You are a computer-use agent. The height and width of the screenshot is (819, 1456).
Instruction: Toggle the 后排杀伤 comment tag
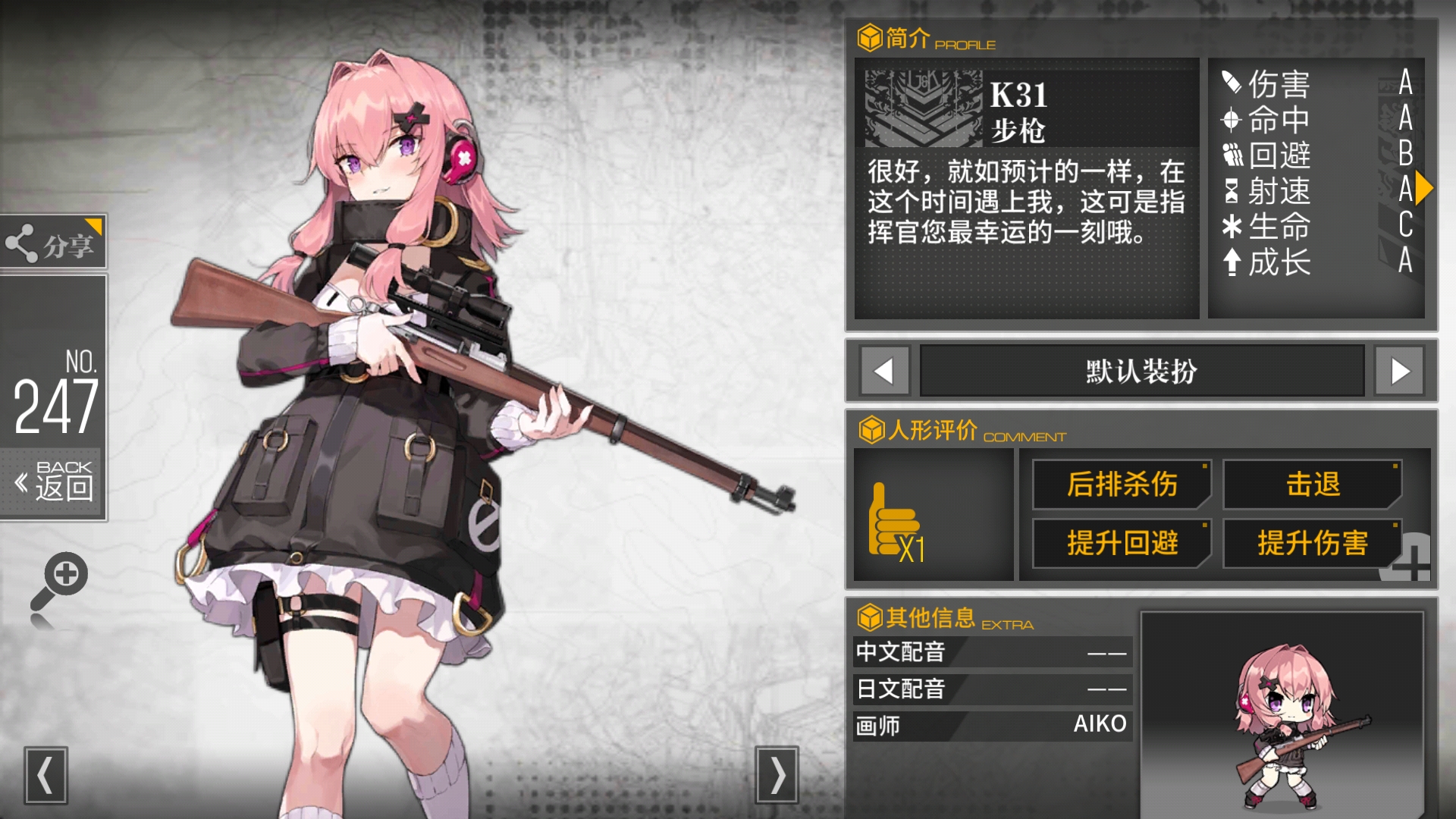pos(1121,485)
